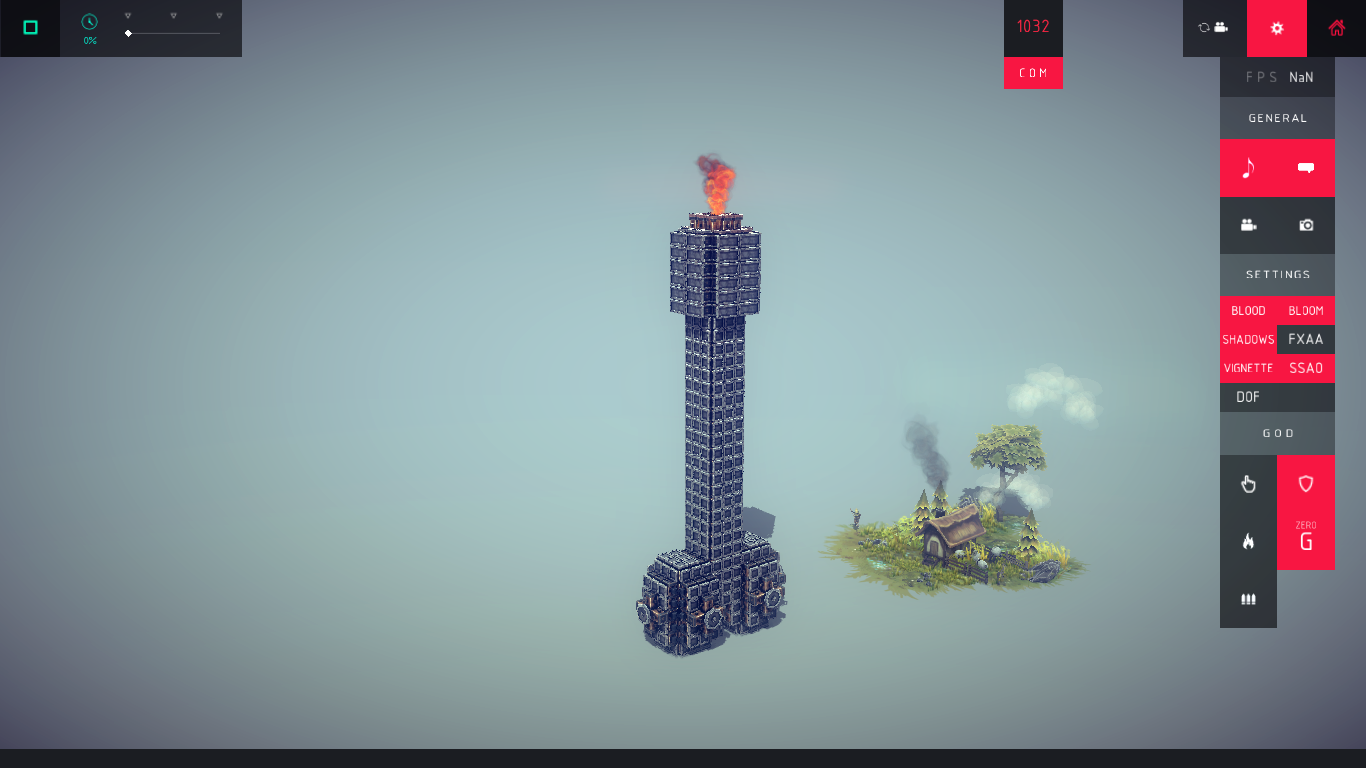Toggle music with the note icon
This screenshot has width=1366, height=768.
click(1248, 168)
